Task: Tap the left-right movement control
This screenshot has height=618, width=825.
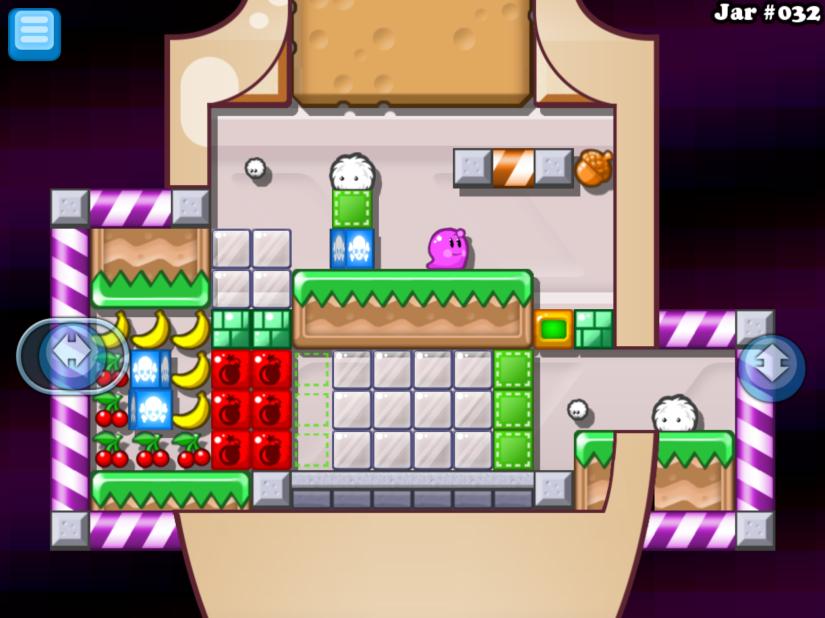Action: [72, 356]
